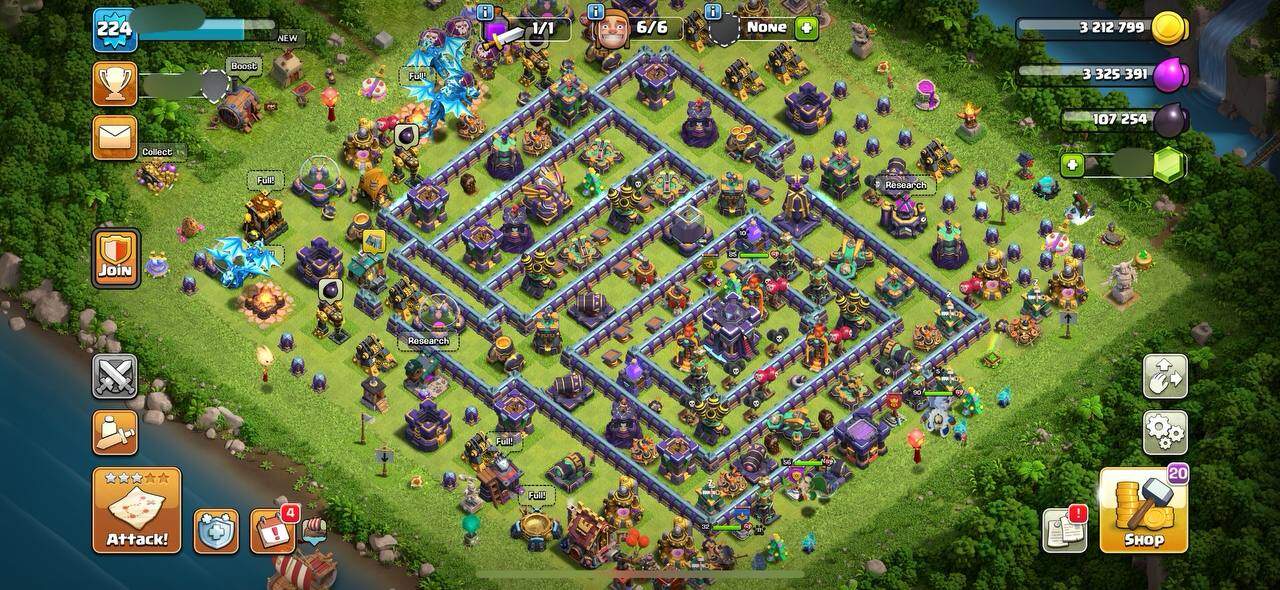This screenshot has height=590, width=1280.
Task: Open the blue shield button beside Attack
Action: [216, 531]
